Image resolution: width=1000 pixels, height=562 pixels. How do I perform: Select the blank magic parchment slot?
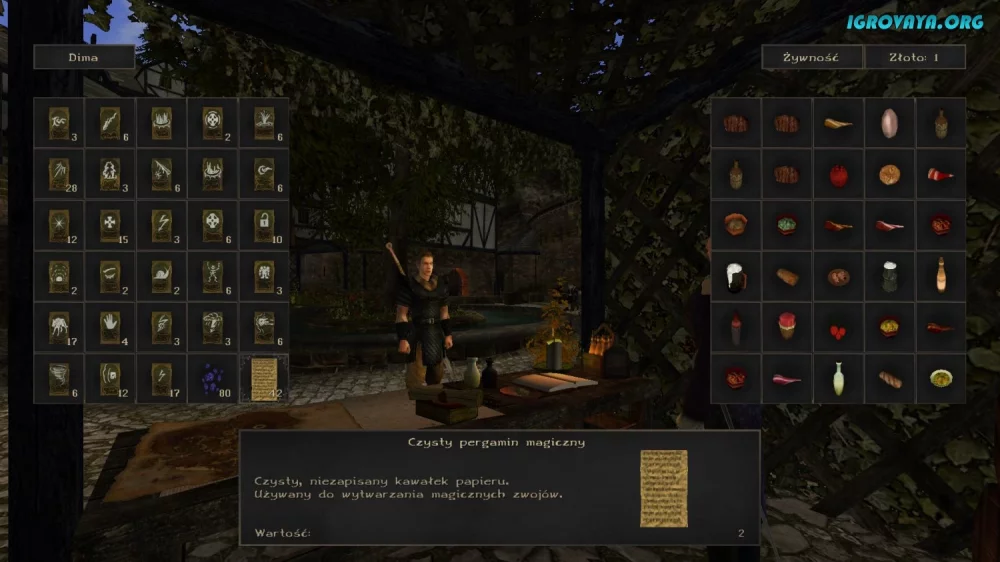(264, 379)
